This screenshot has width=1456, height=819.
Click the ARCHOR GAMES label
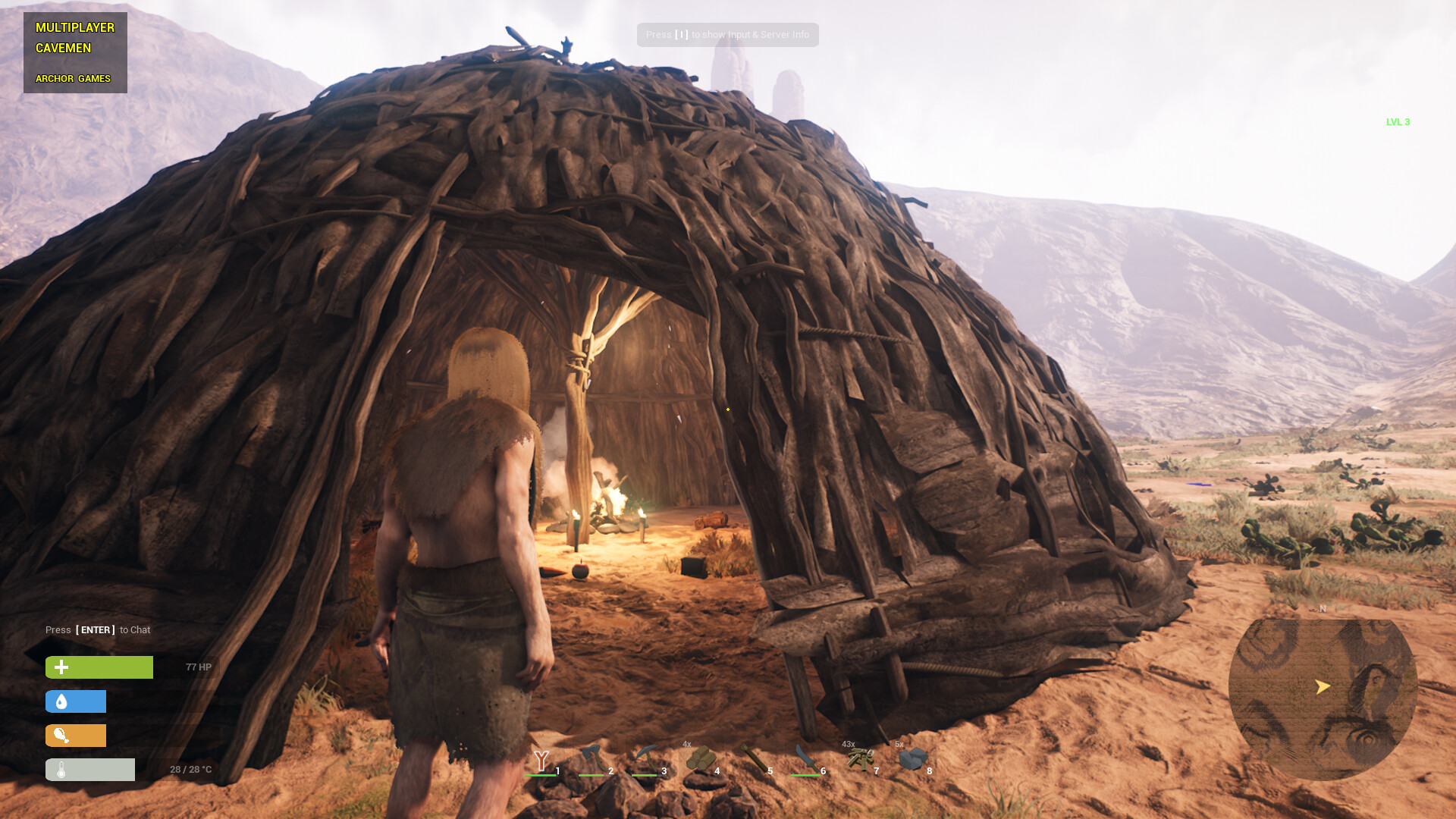click(73, 78)
